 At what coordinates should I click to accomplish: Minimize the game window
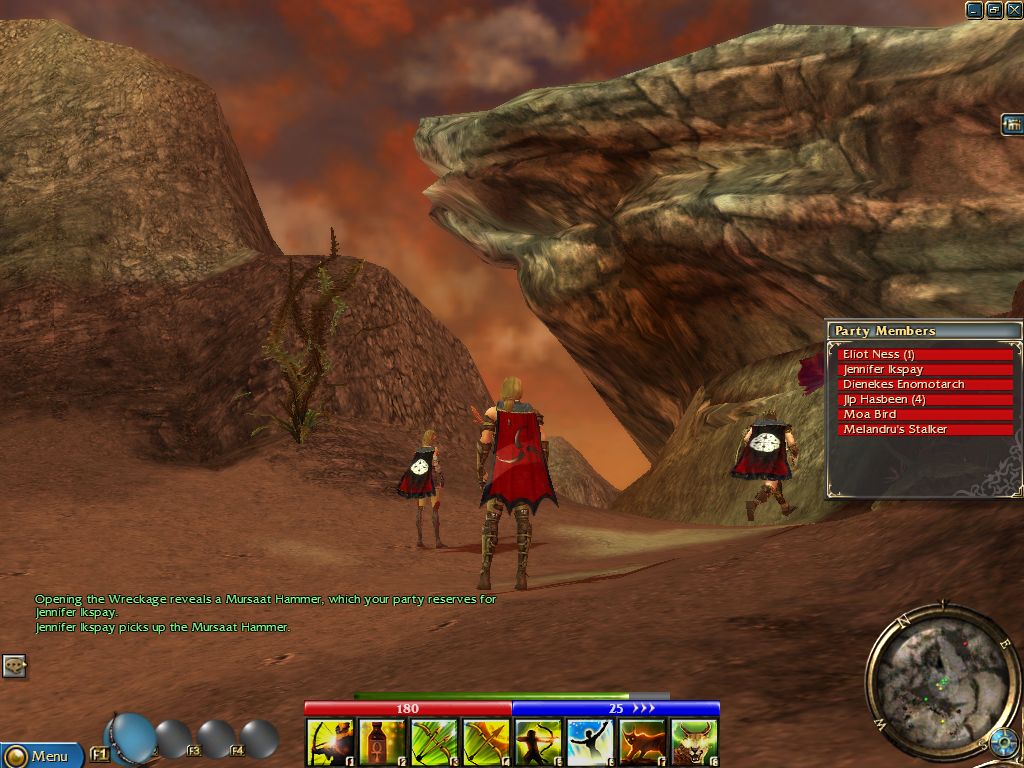974,10
